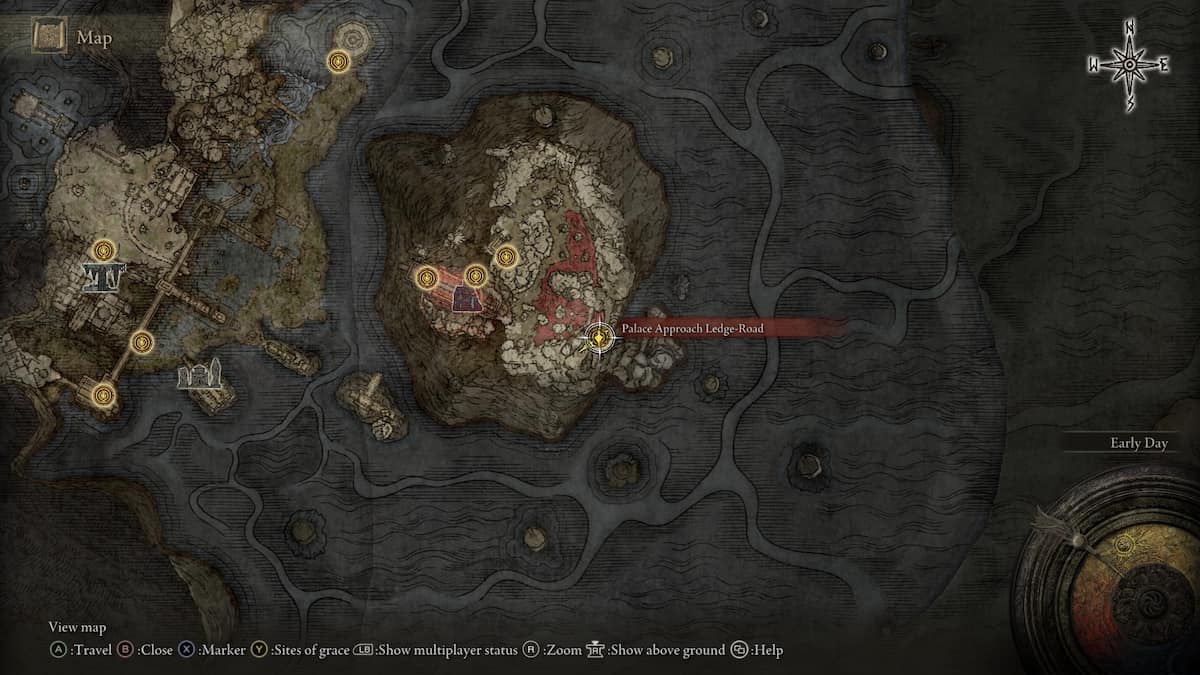This screenshot has height=675, width=1200.
Task: Click the compass rose
Action: (1129, 65)
